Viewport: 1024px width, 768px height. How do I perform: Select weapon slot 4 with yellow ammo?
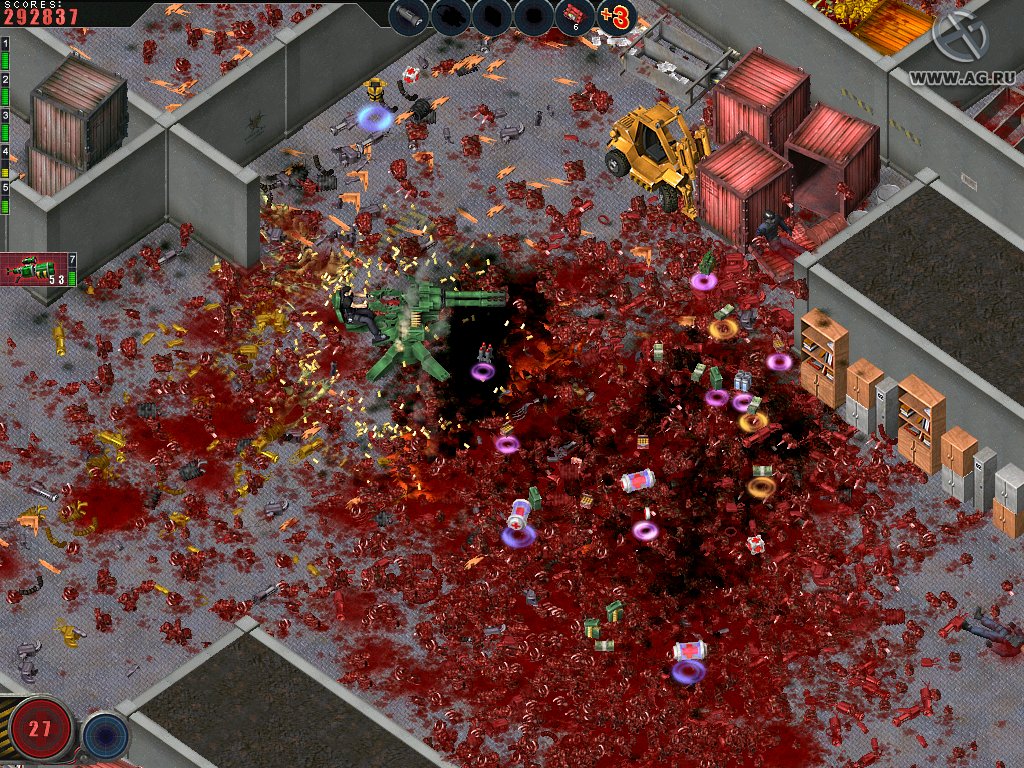pyautogui.click(x=6, y=162)
